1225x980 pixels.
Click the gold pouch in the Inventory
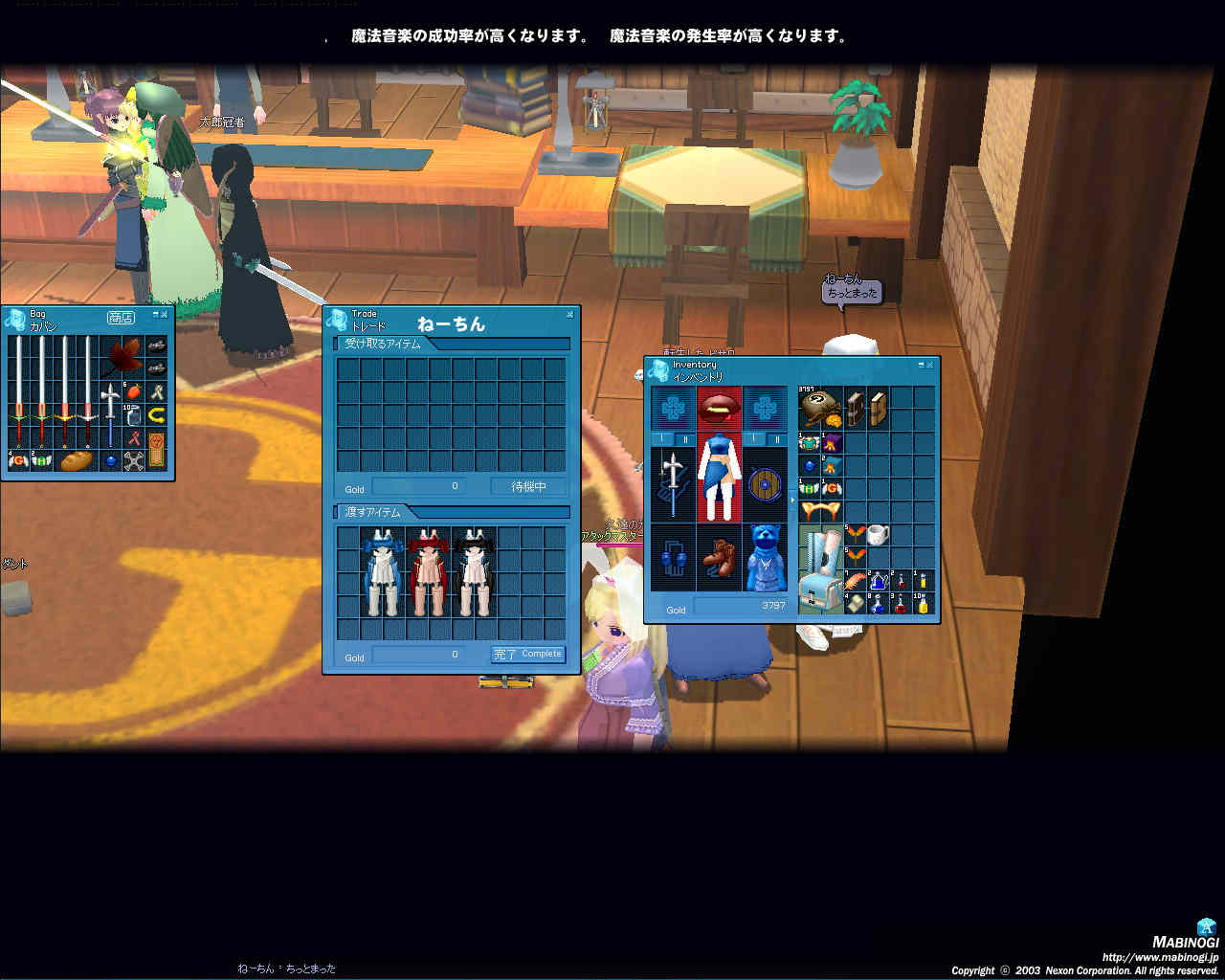click(x=819, y=408)
